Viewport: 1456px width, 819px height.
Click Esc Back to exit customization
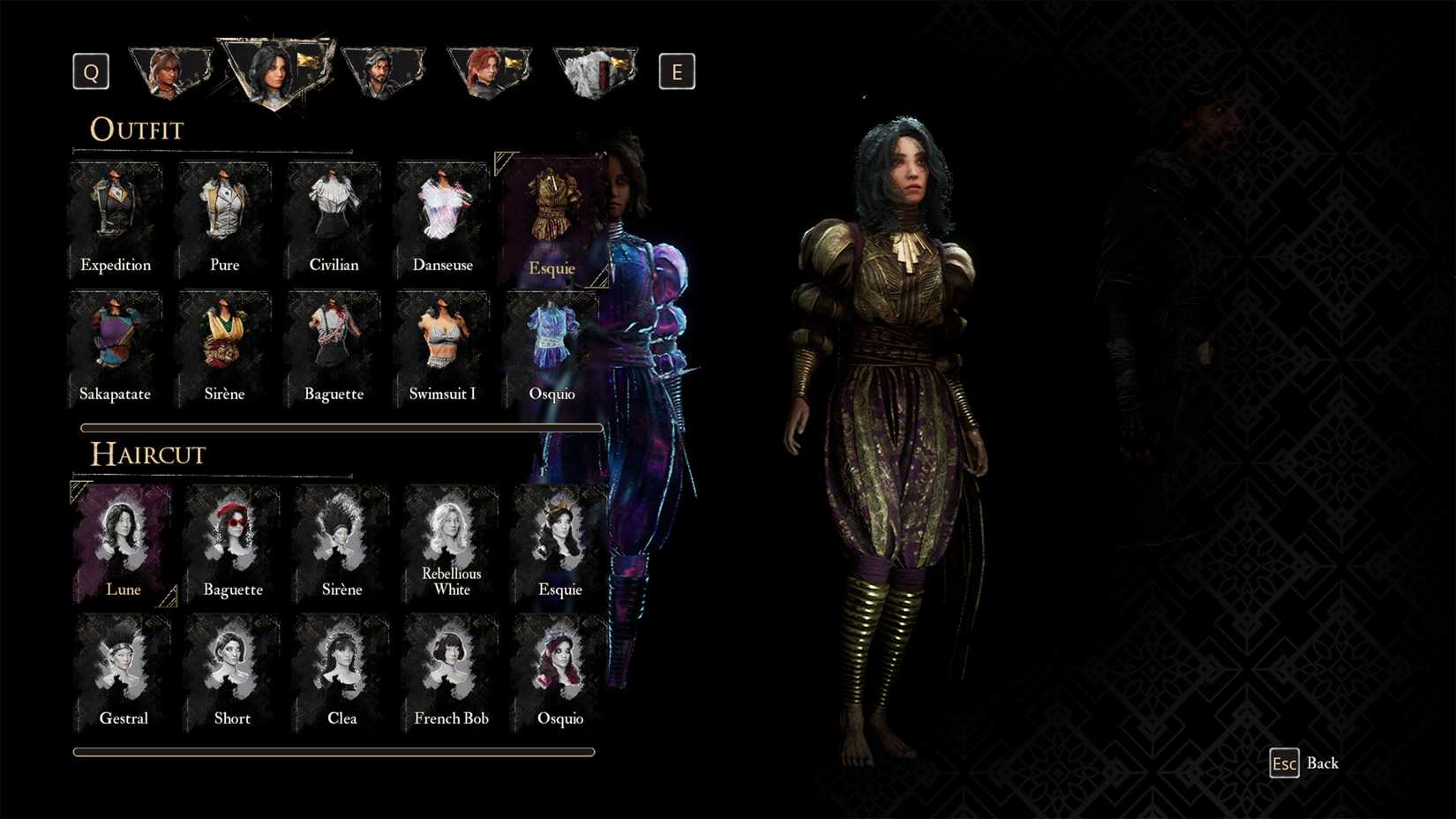[x=1304, y=763]
